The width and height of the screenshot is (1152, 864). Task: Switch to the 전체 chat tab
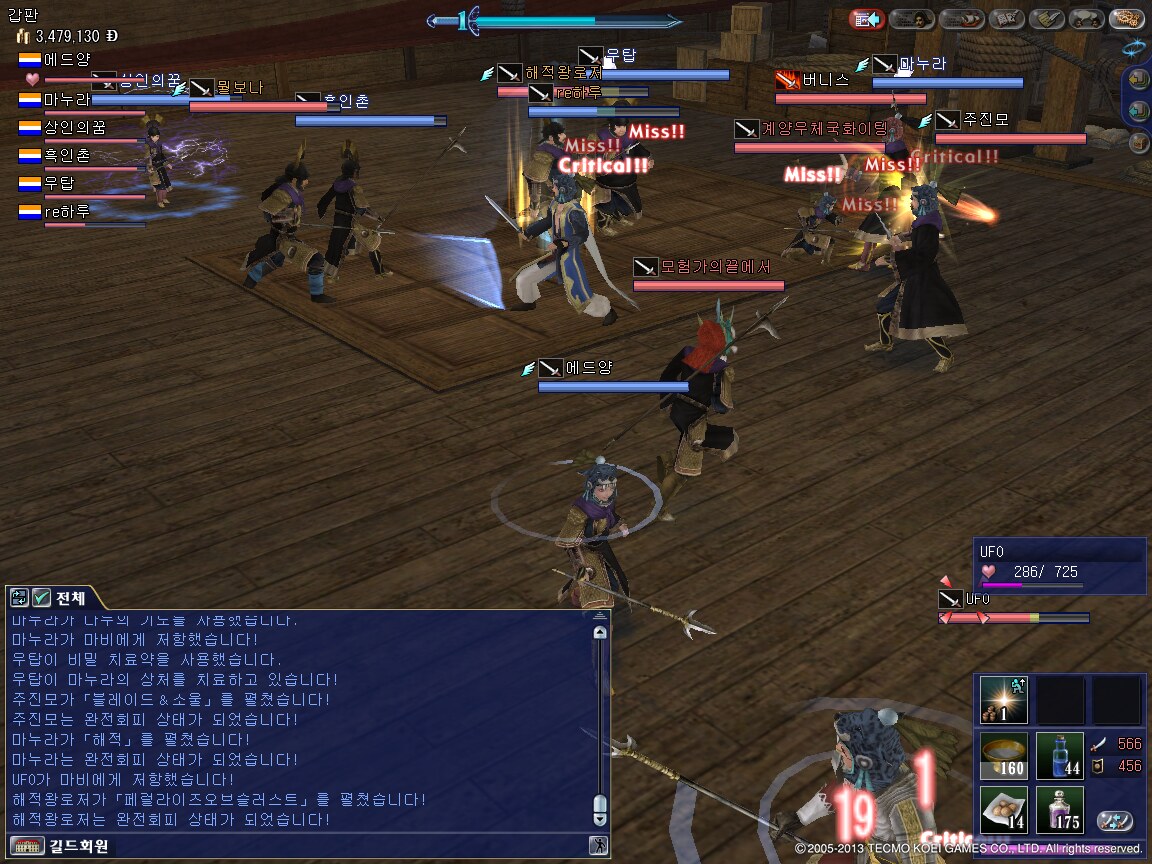point(70,598)
